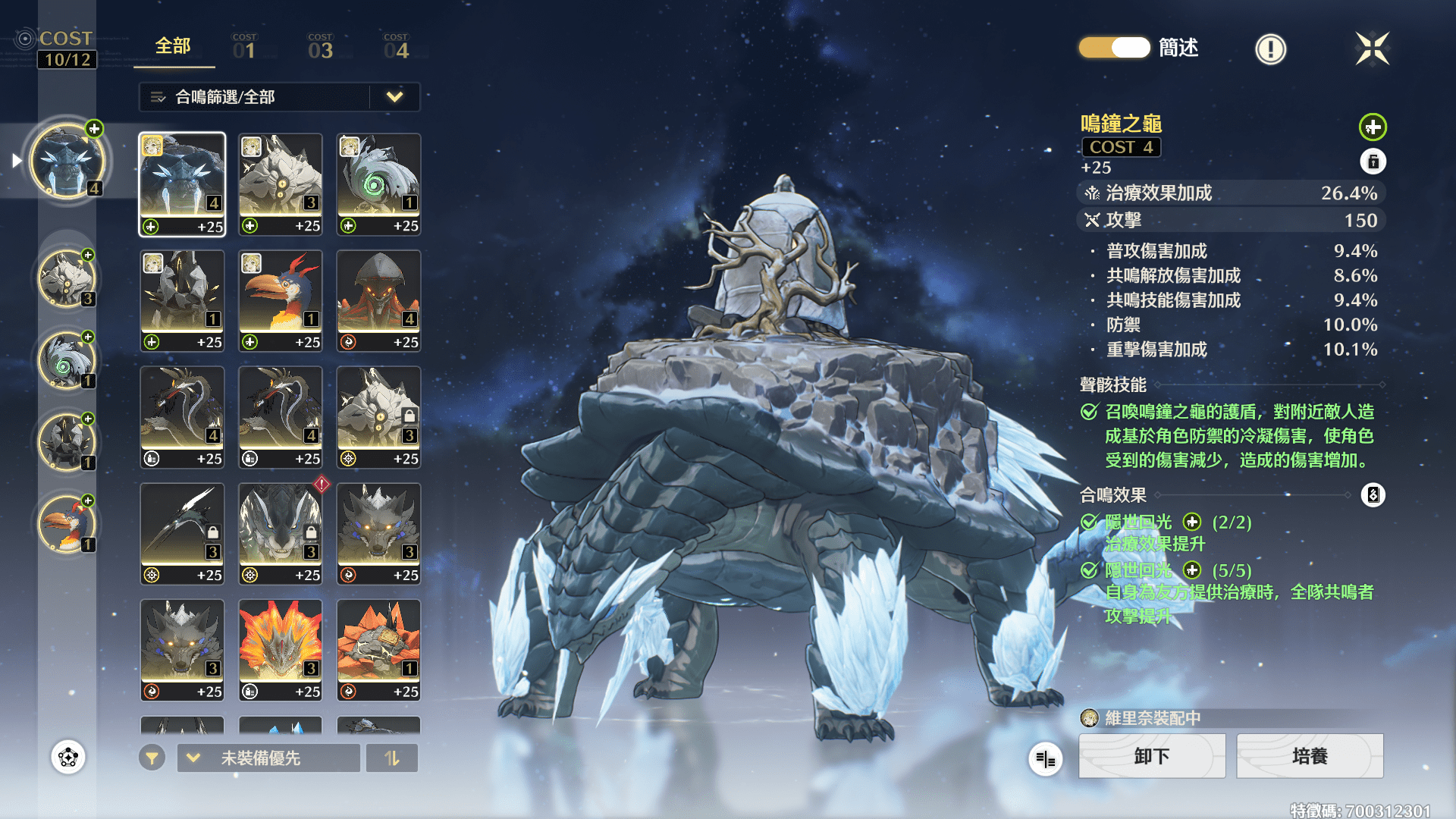Image resolution: width=1456 pixels, height=819 pixels.
Task: Click the 卸下 unequip button
Action: (1151, 756)
